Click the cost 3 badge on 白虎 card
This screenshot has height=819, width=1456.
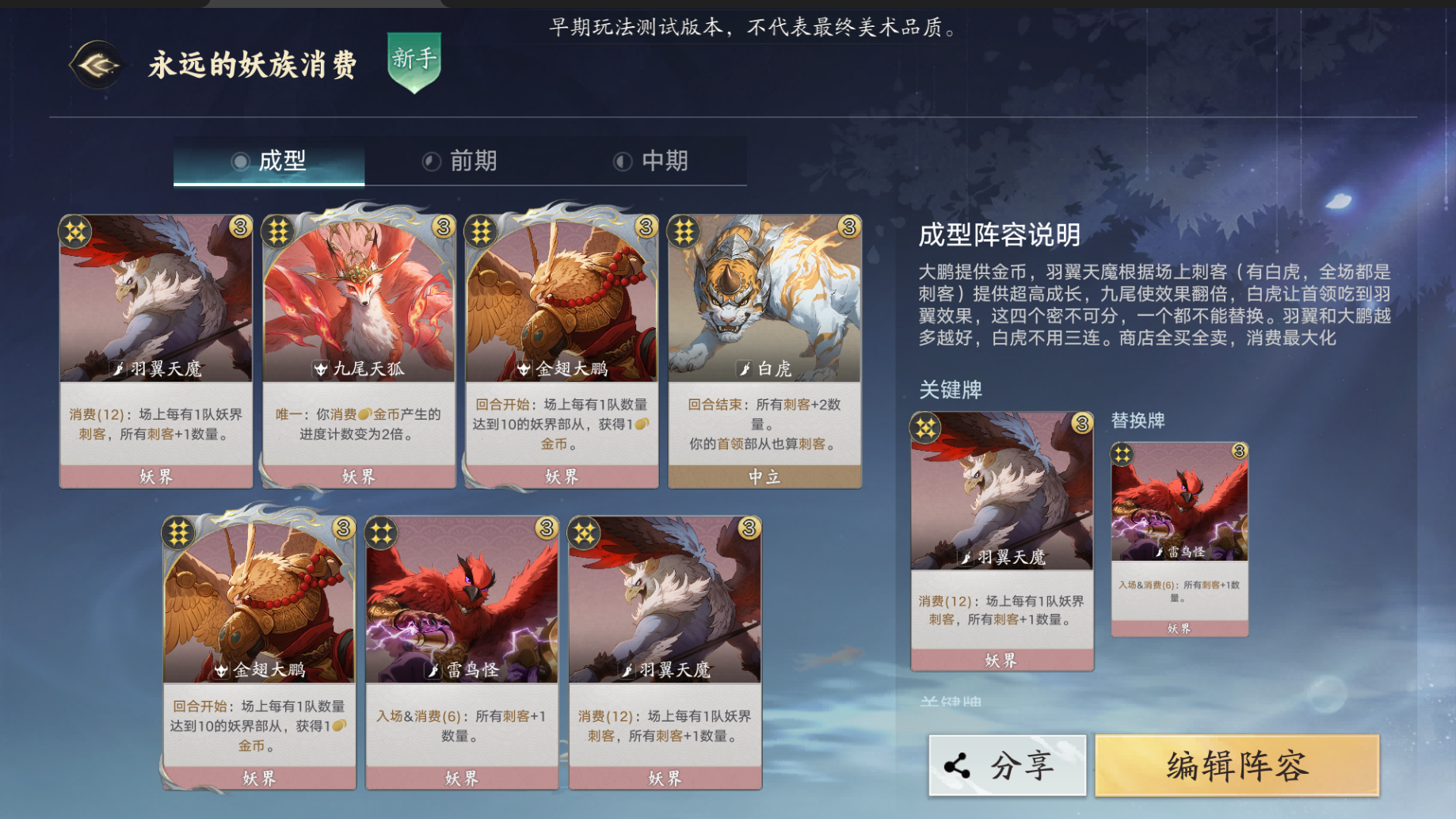pos(848,228)
